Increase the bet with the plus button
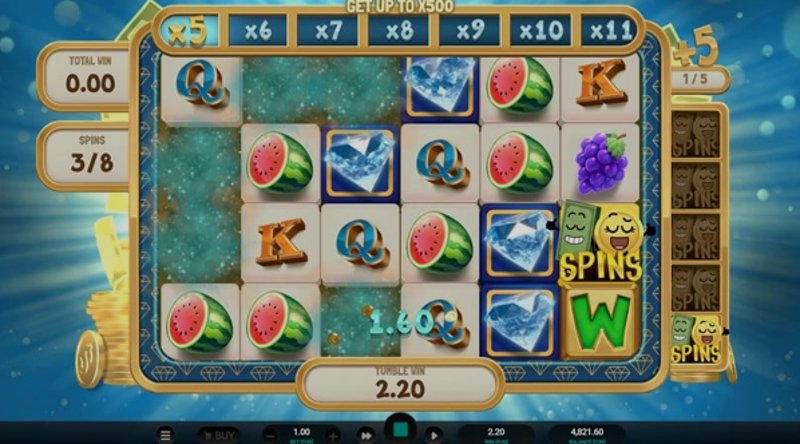The image size is (800, 444). (333, 435)
